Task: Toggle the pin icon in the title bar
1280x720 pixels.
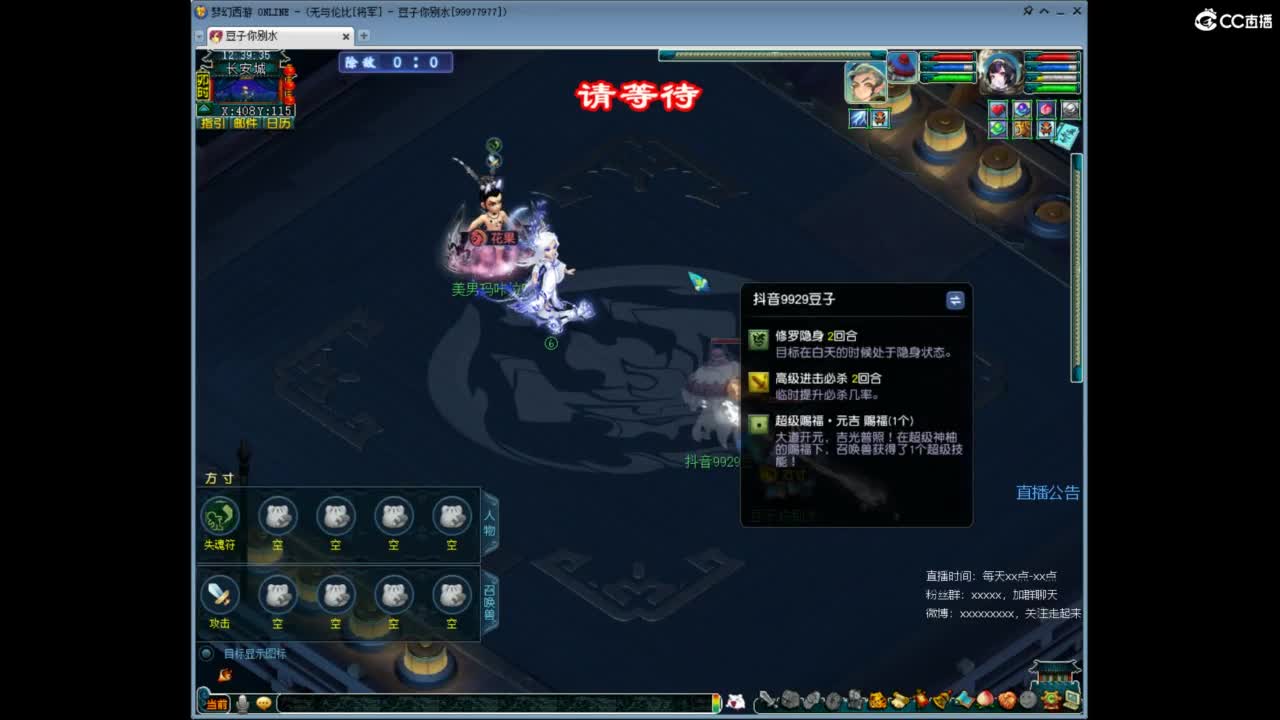Action: pyautogui.click(x=1027, y=11)
